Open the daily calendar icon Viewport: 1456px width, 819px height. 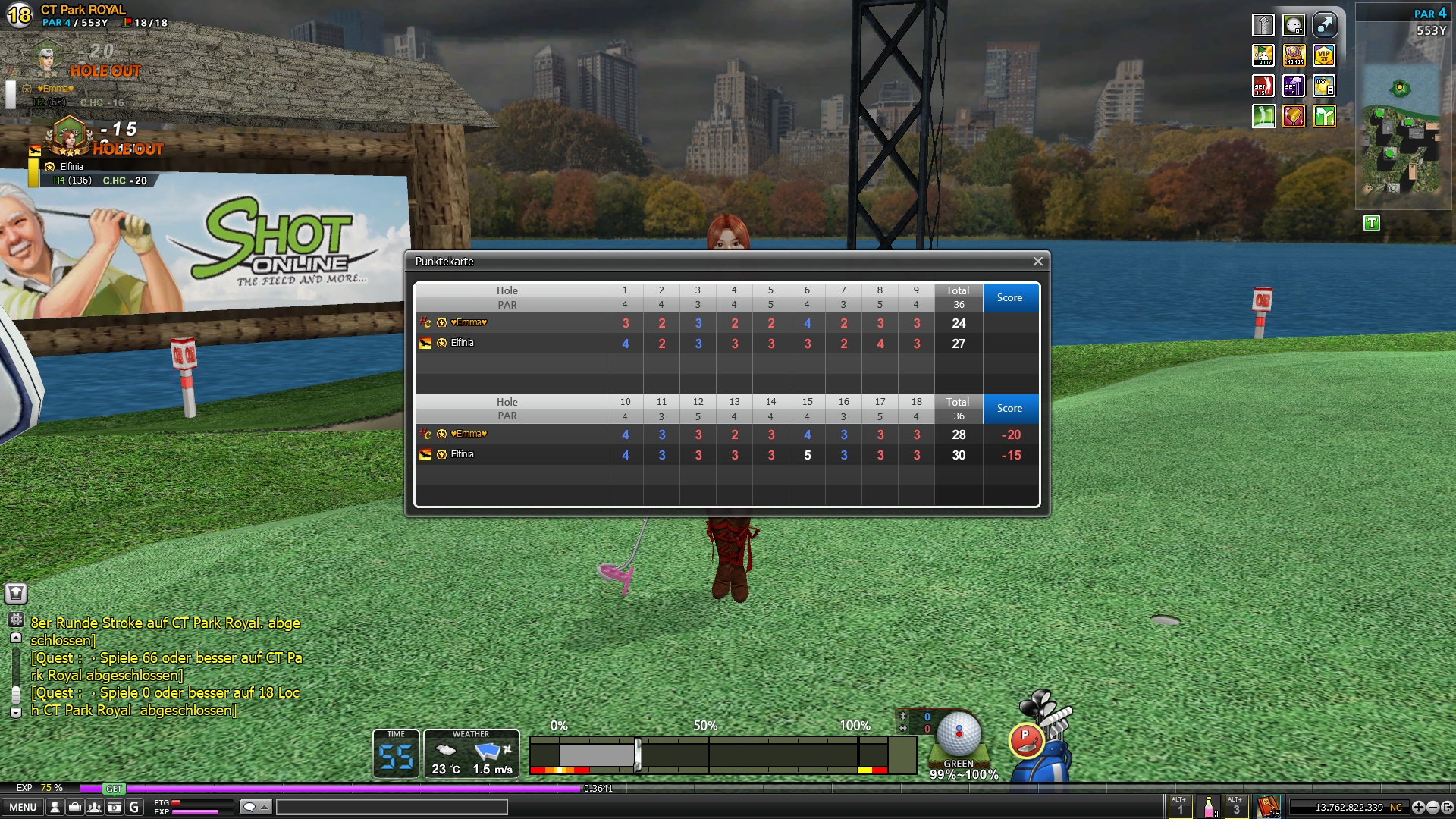point(115,807)
